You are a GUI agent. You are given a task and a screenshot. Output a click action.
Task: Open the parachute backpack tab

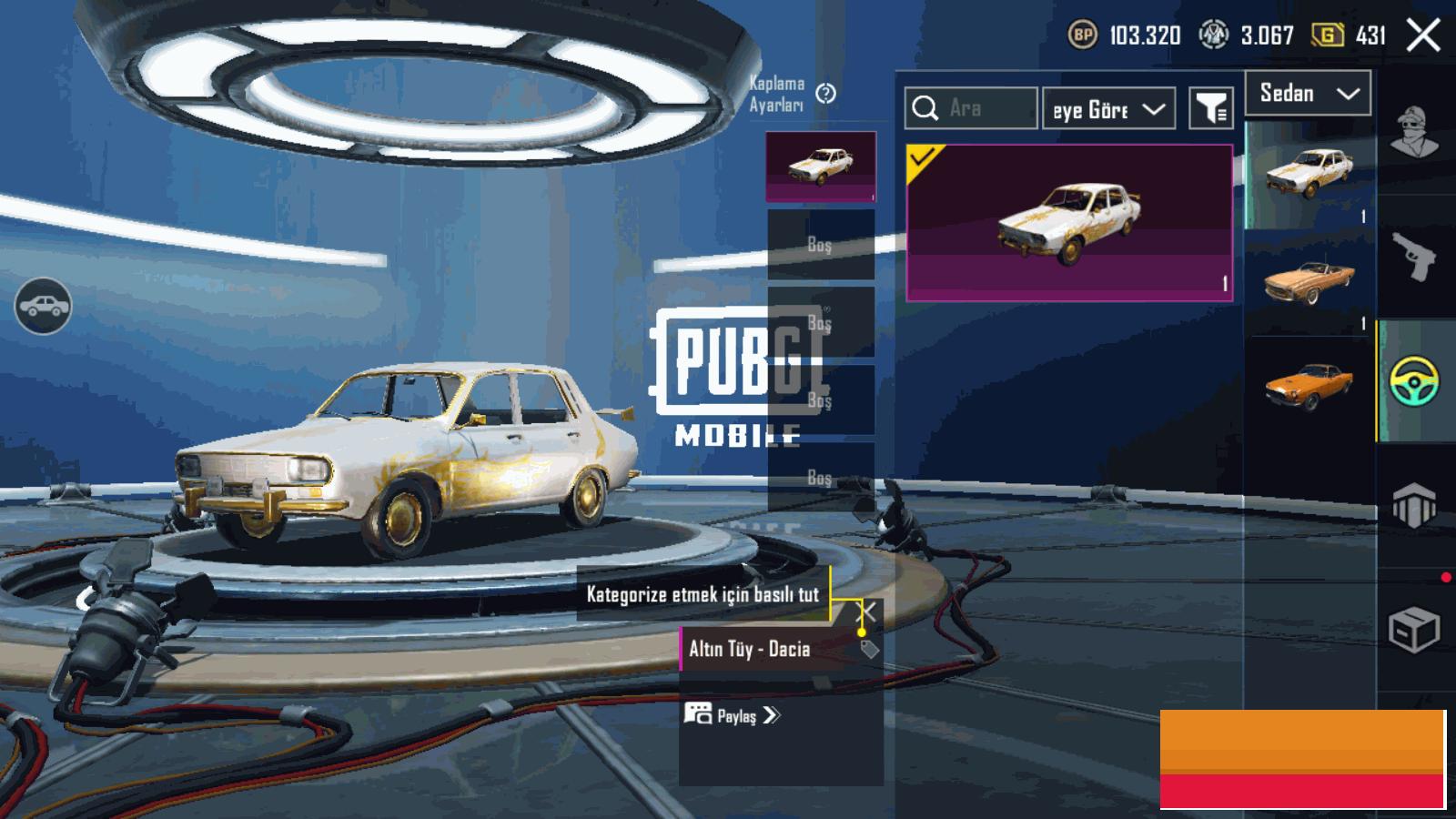(x=1414, y=505)
